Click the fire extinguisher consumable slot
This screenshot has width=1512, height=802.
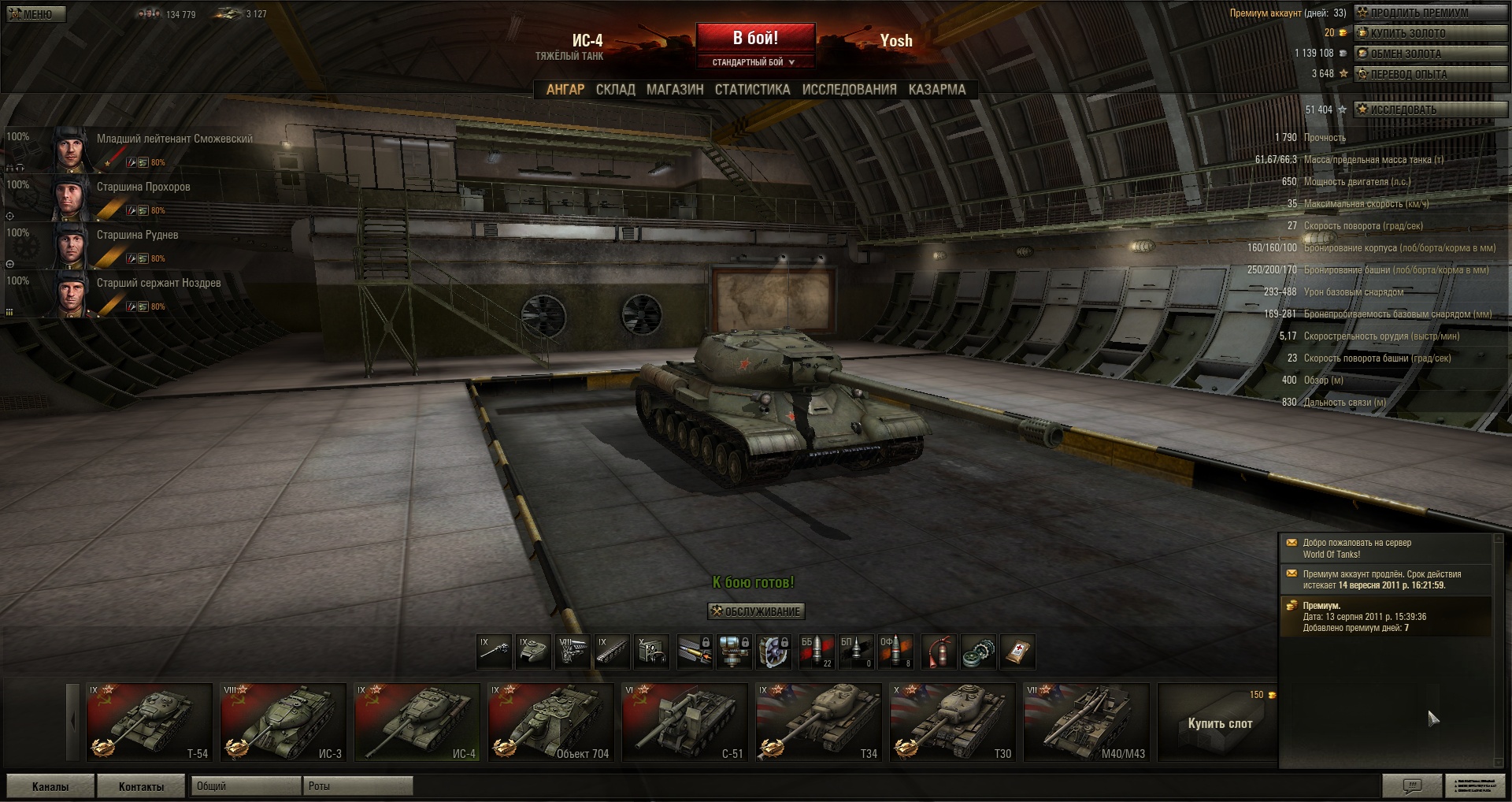click(938, 652)
